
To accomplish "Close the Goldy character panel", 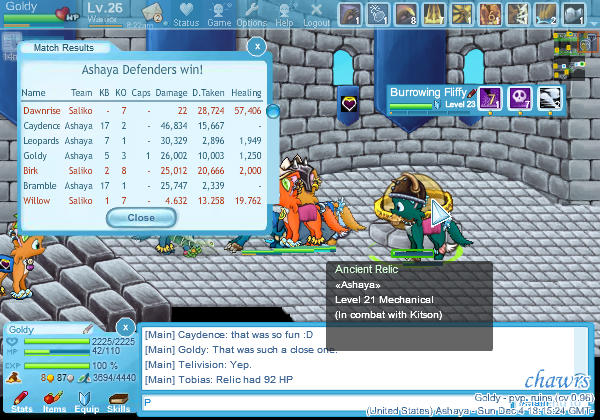I will point(124,327).
